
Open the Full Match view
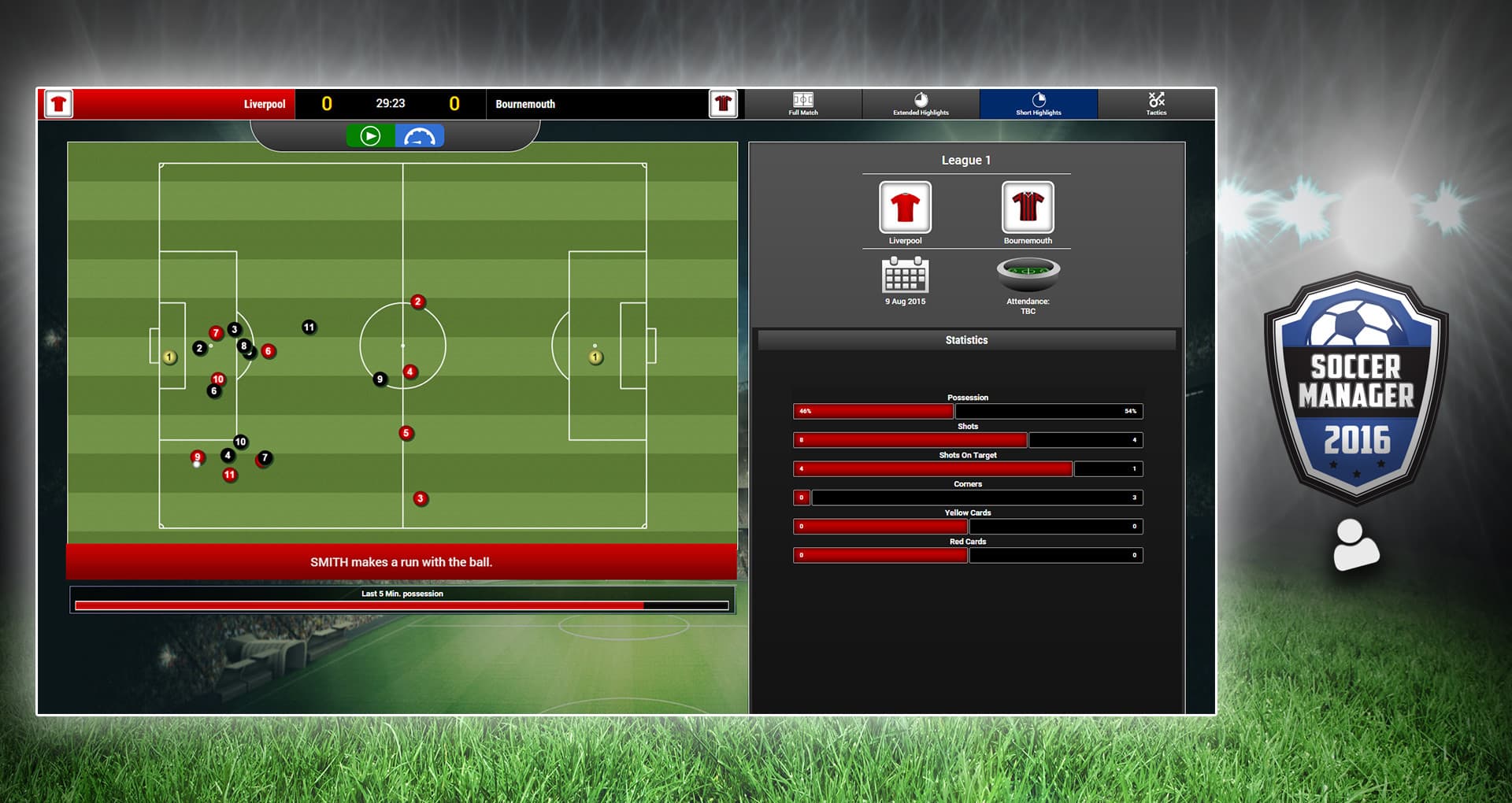pos(802,104)
